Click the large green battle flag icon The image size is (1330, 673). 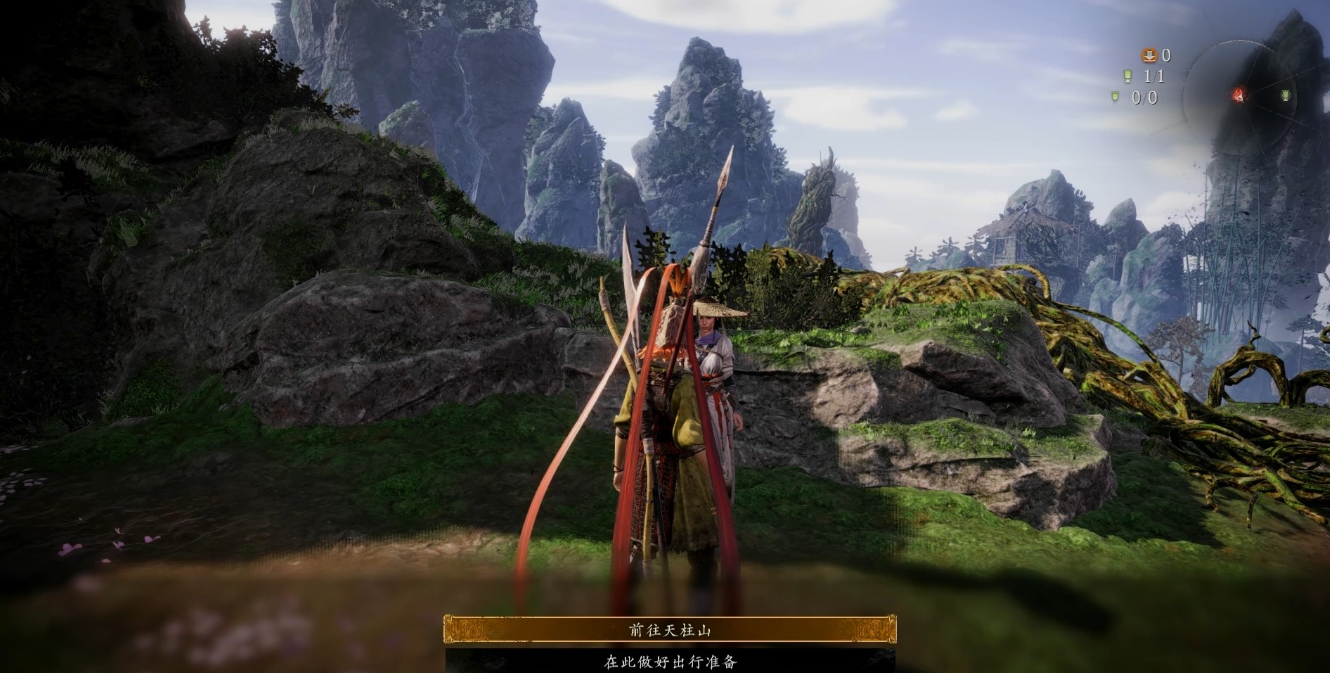[x=1128, y=76]
